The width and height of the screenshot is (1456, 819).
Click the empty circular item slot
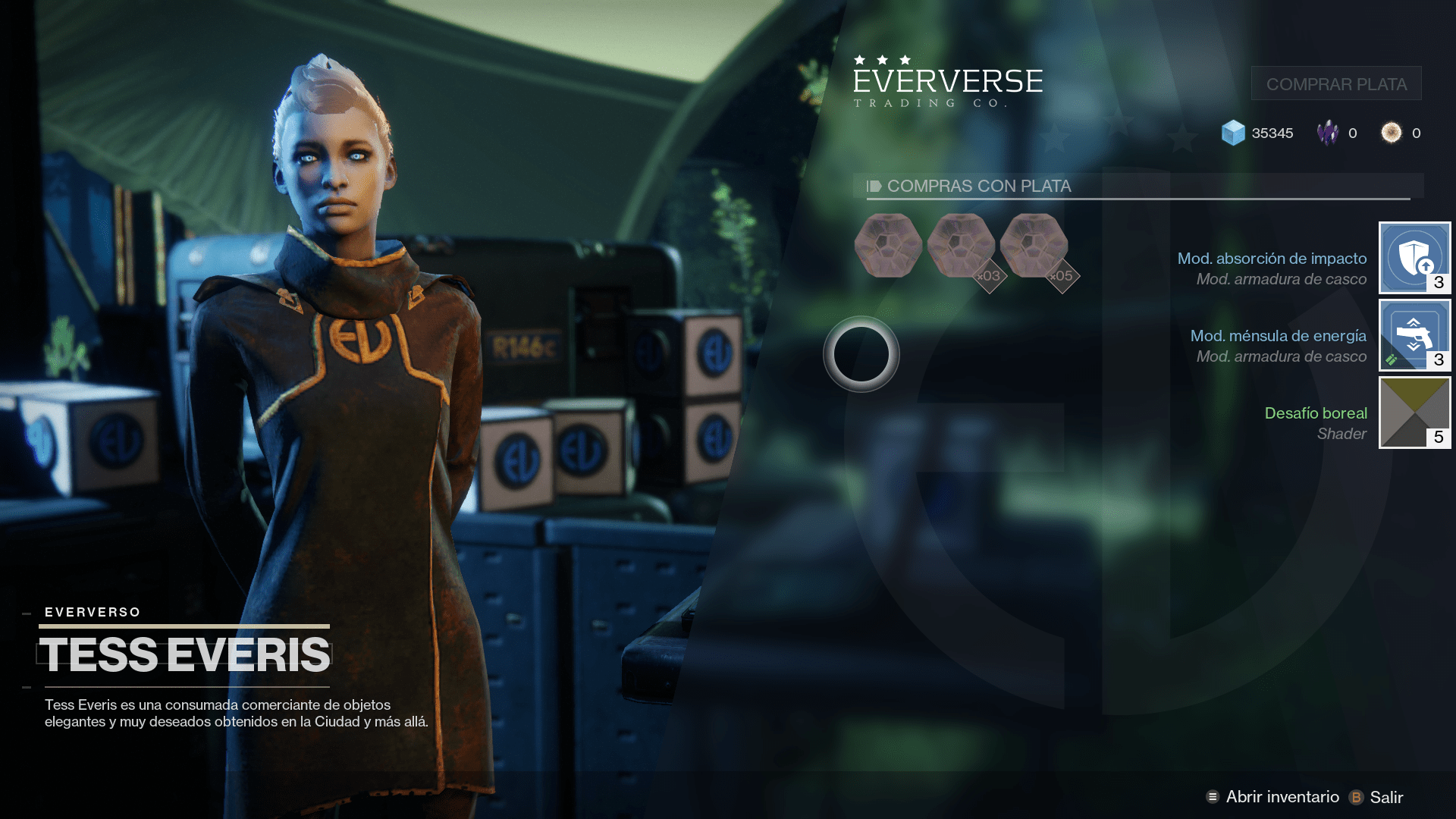pos(863,355)
